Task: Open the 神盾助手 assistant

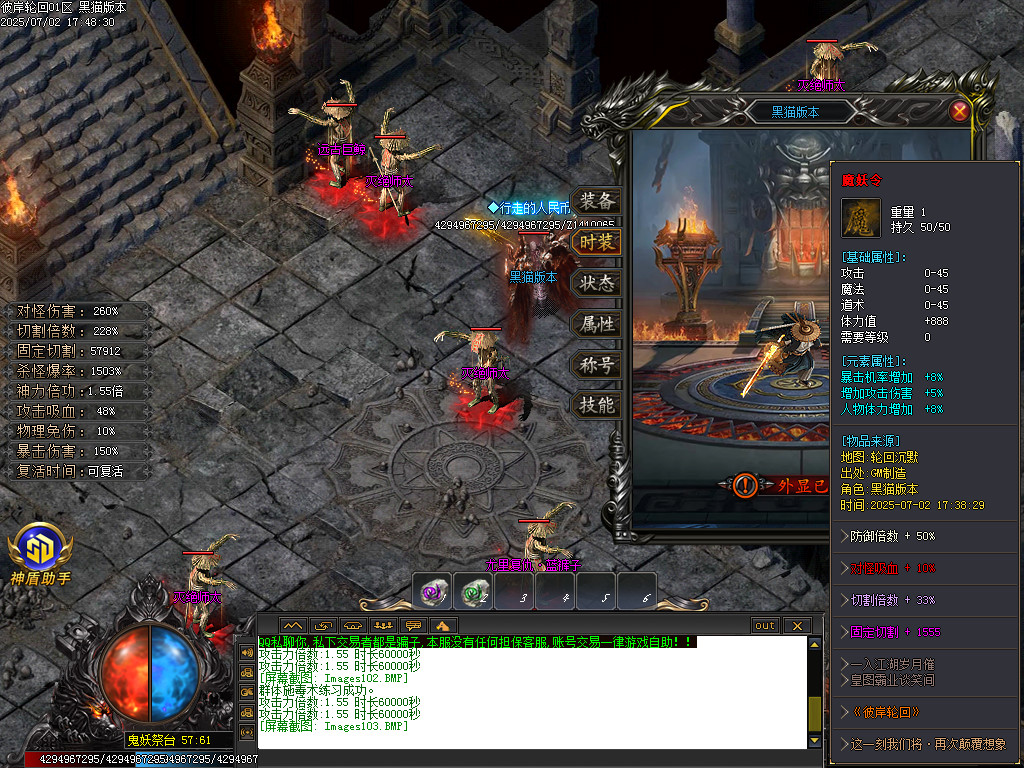Action: tap(40, 552)
